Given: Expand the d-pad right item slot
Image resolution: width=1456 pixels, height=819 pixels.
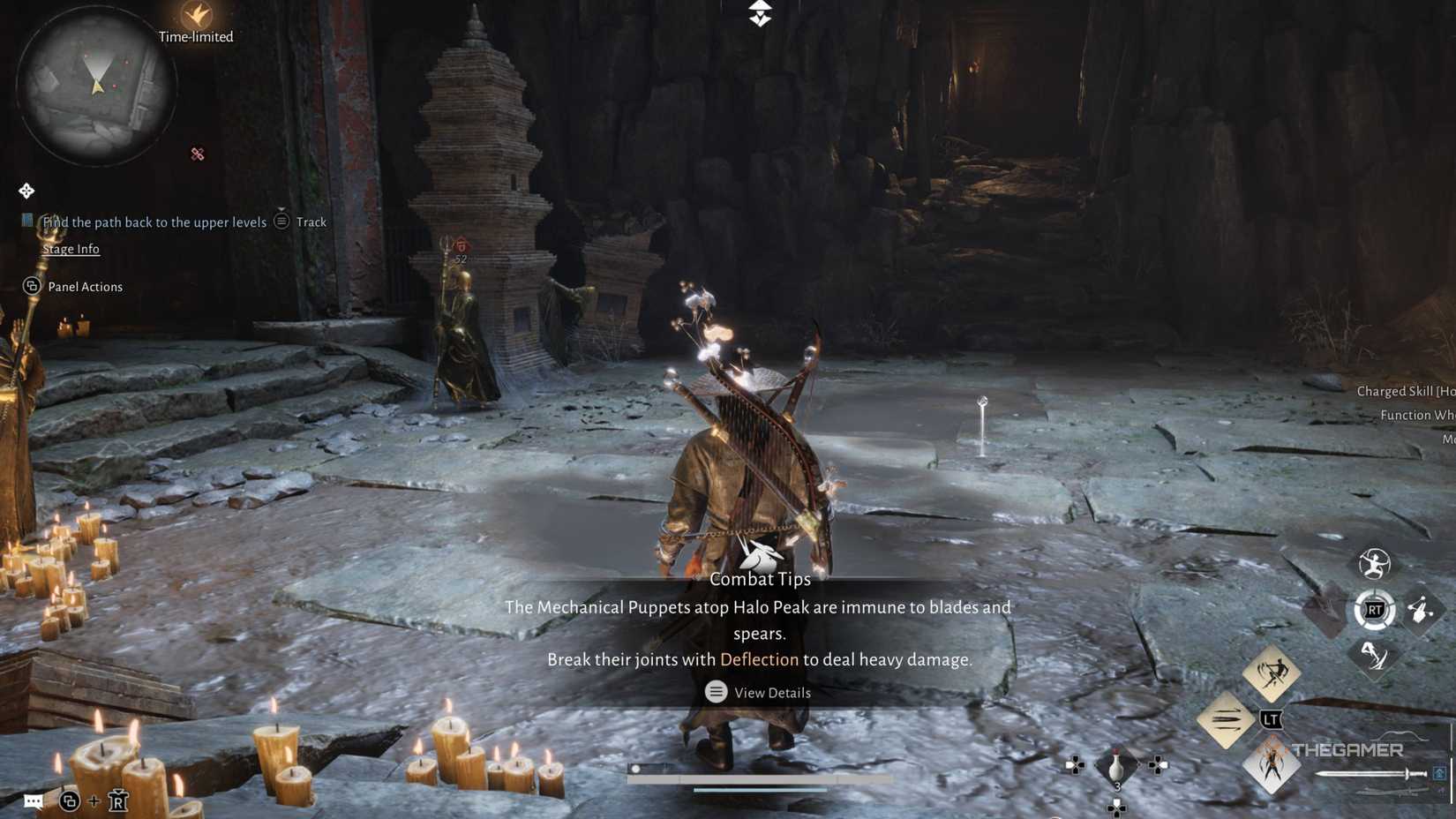Looking at the screenshot, I should pyautogui.click(x=1158, y=765).
